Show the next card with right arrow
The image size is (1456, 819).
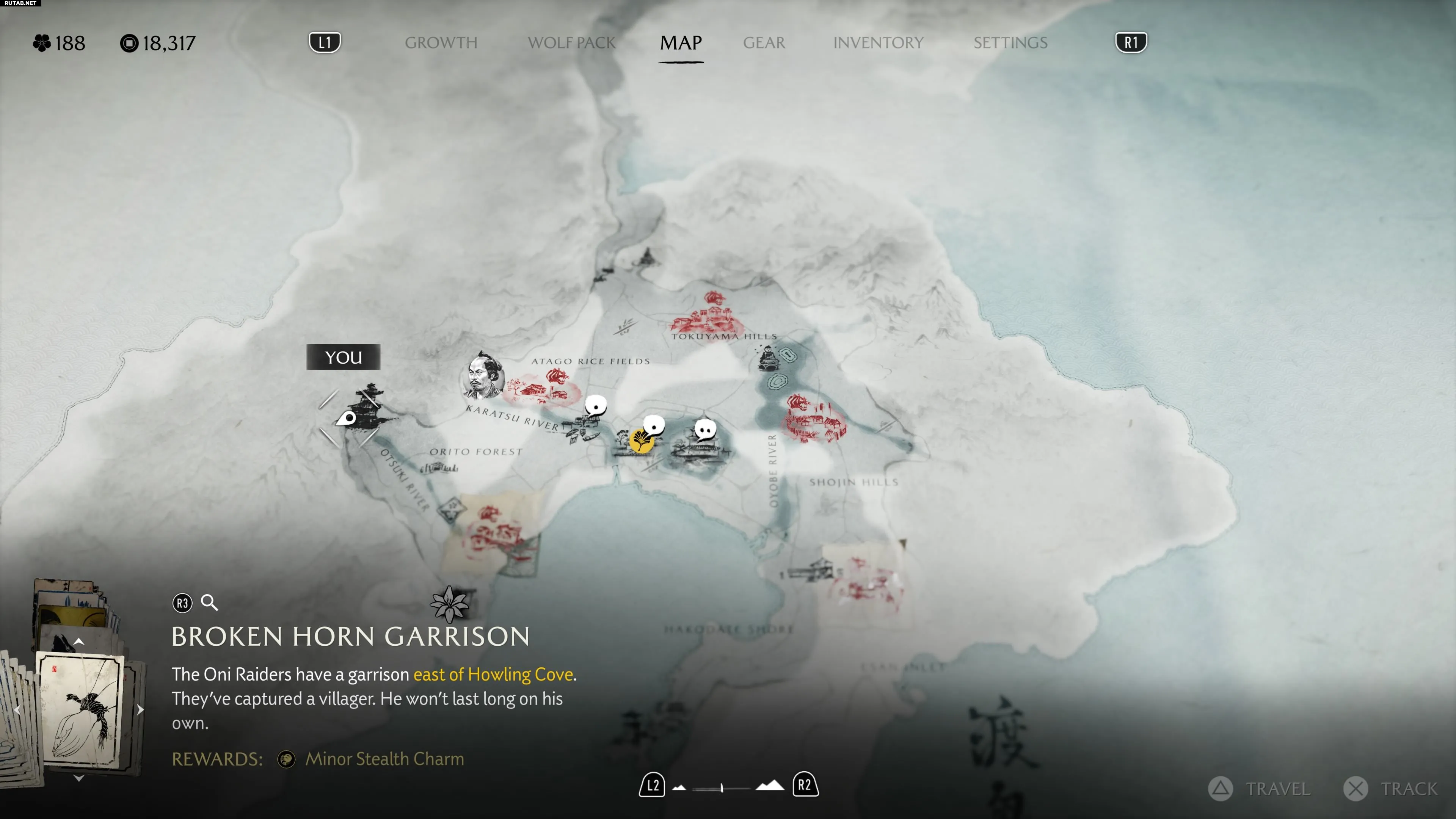click(x=140, y=709)
